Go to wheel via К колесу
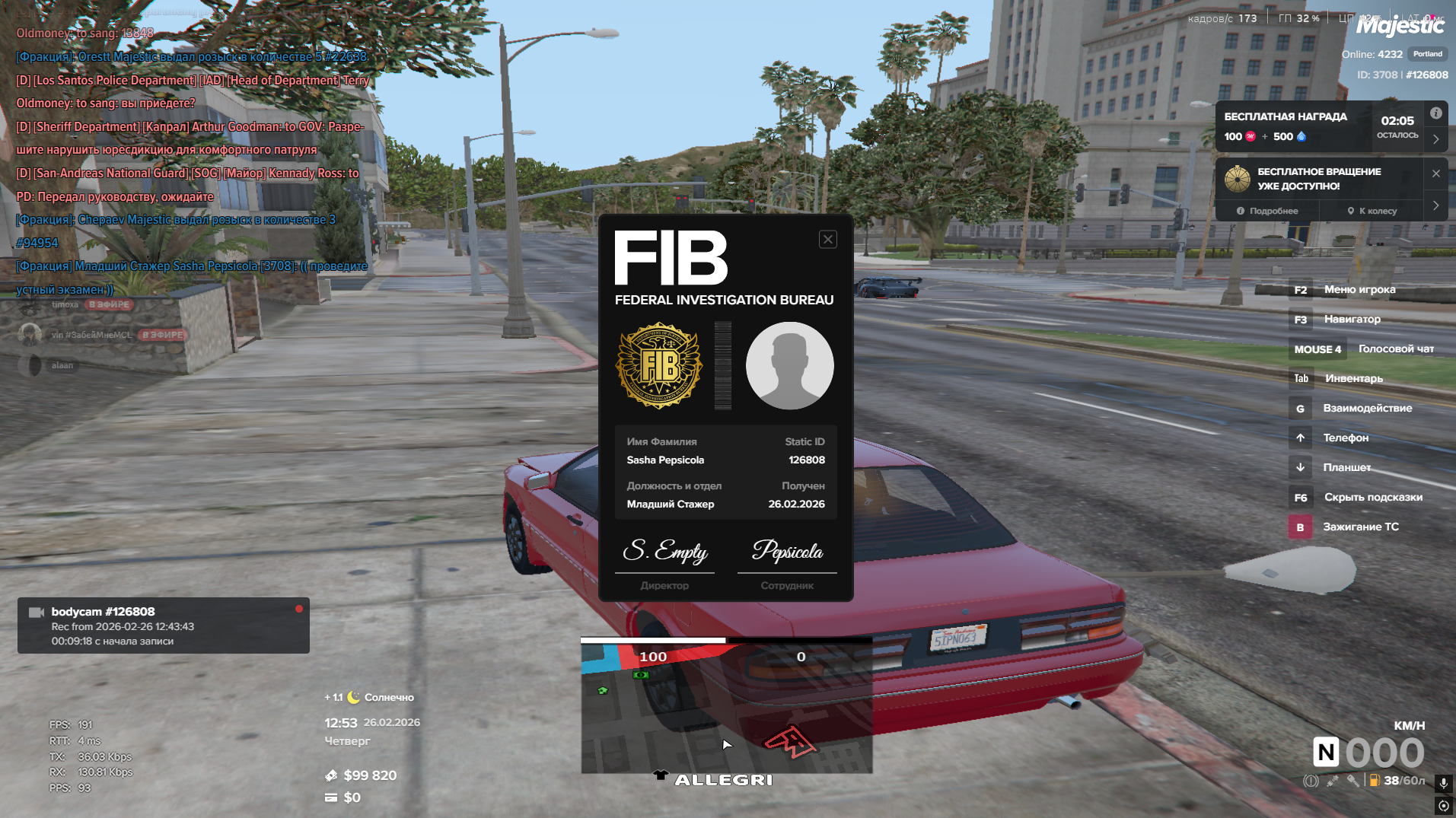Image resolution: width=1456 pixels, height=818 pixels. [1372, 211]
